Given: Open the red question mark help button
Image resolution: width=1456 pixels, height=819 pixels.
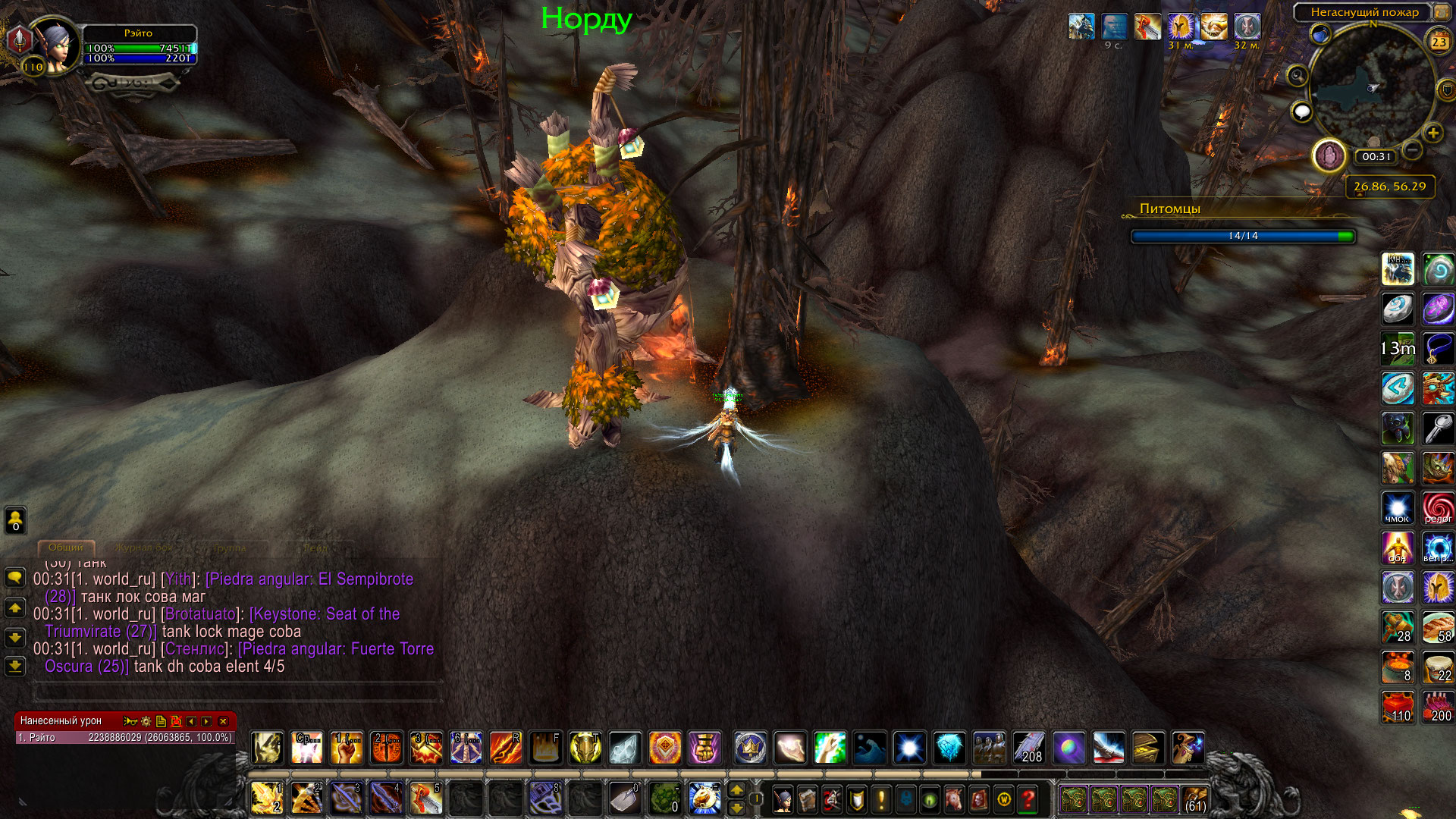Looking at the screenshot, I should (1028, 799).
